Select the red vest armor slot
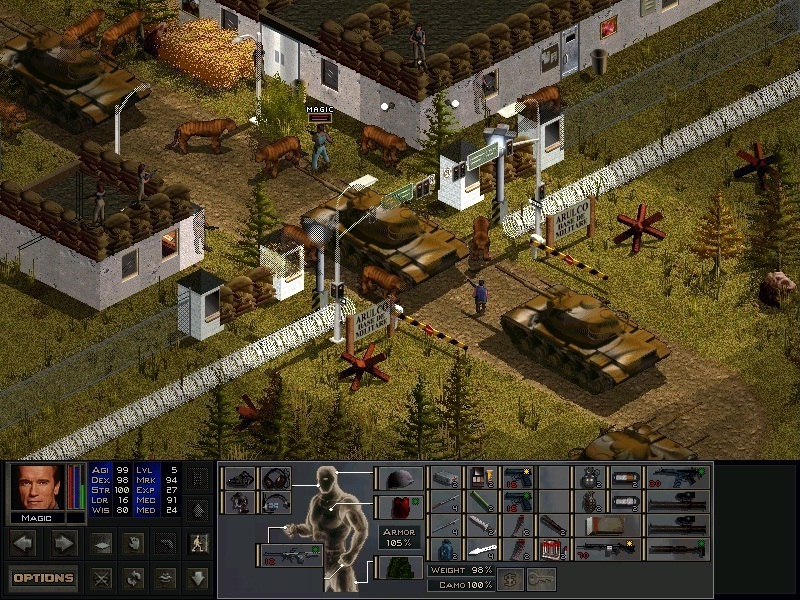 [x=399, y=507]
